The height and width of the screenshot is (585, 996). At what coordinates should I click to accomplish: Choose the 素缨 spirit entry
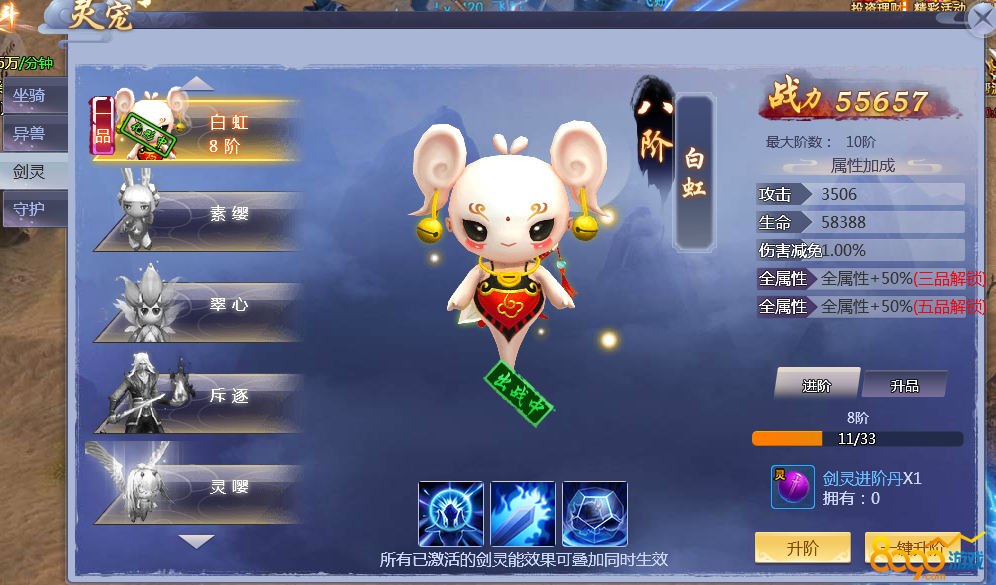point(200,214)
